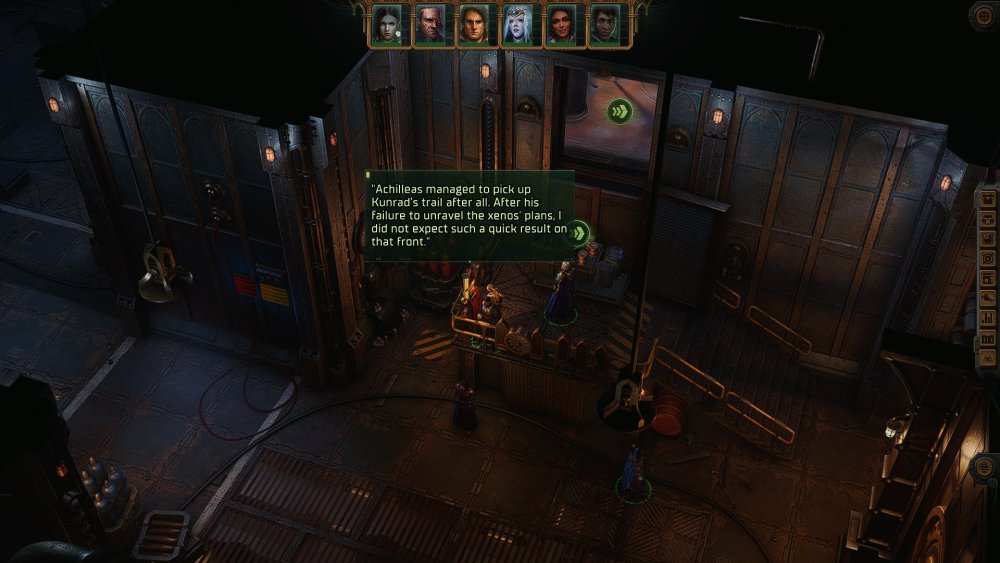Open the circular-symbol icon in the side menu
This screenshot has height=563, width=1000.
988,258
